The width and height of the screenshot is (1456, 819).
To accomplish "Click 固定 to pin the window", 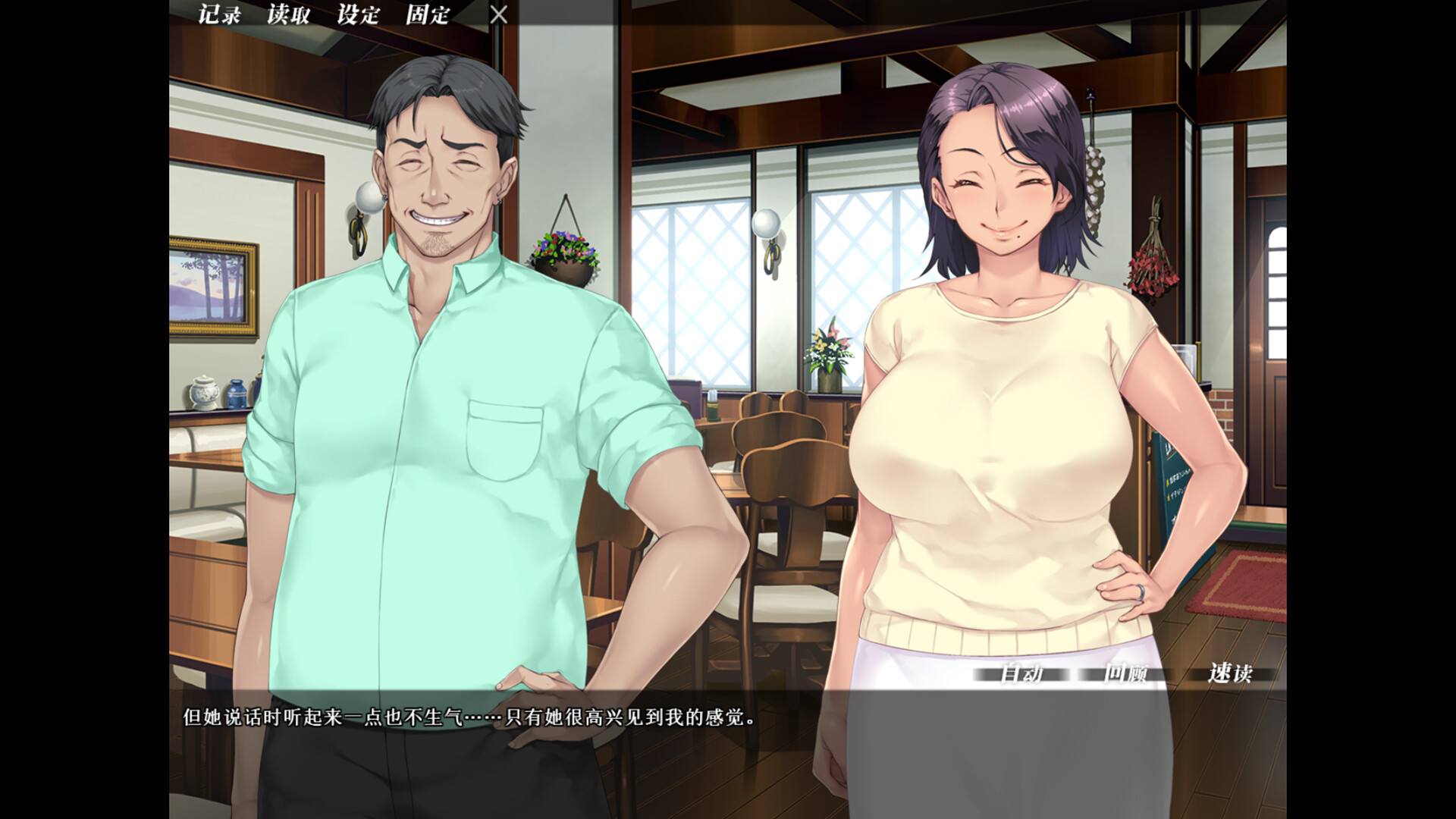I will point(426,14).
